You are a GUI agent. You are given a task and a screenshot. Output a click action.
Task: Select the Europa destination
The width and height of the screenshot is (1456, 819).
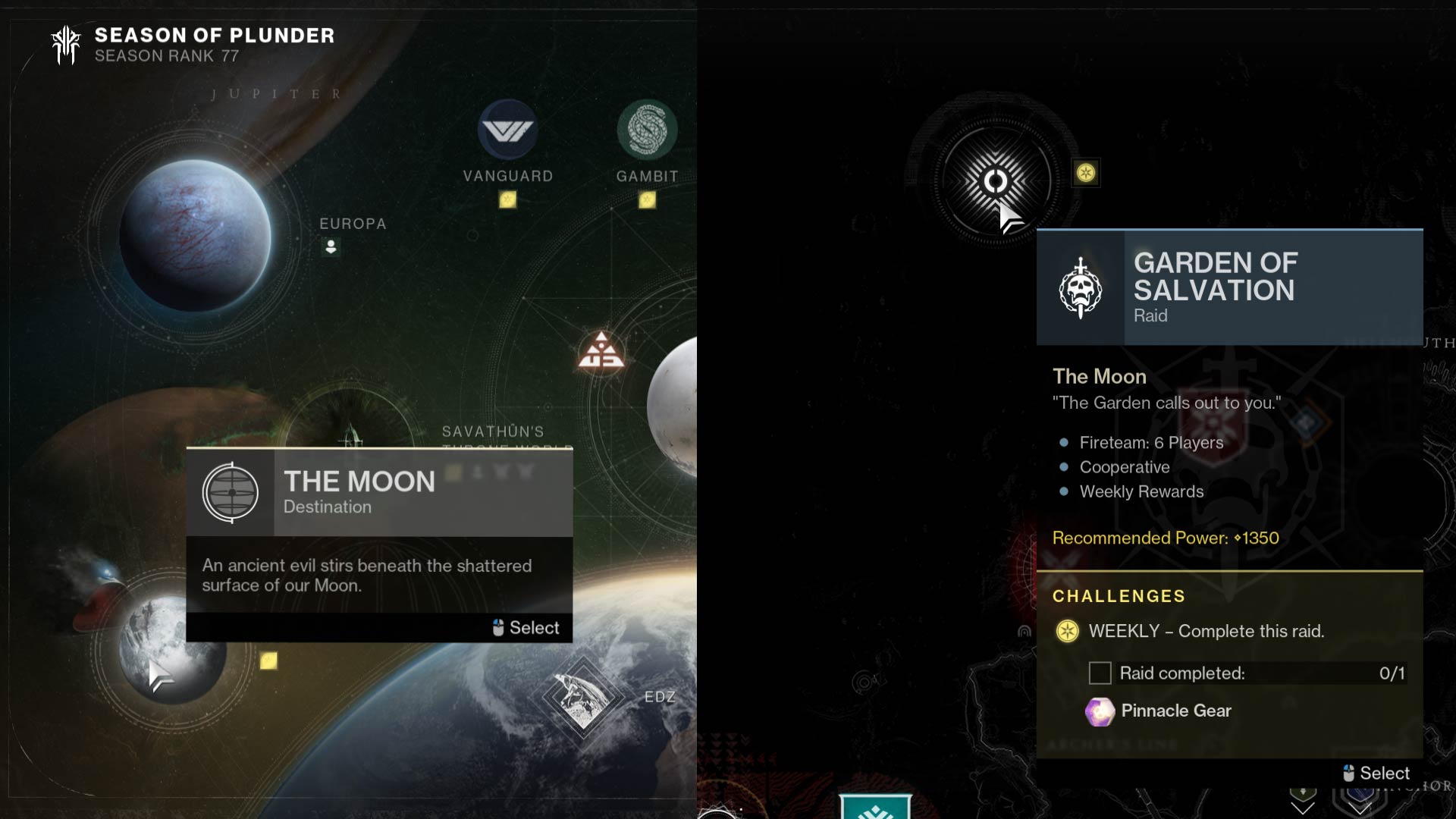pos(195,235)
